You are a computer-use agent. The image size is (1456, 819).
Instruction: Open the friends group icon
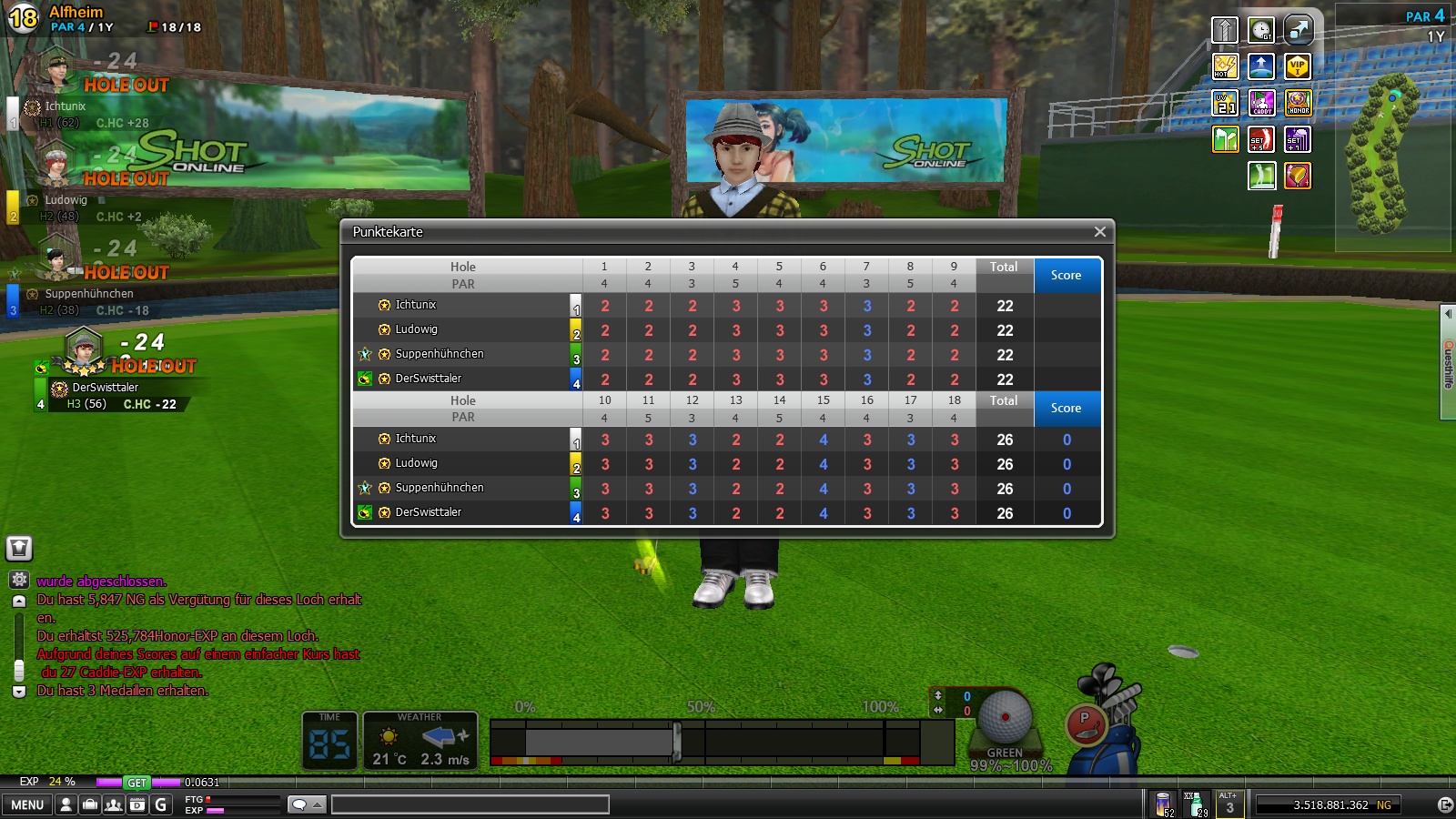point(114,804)
